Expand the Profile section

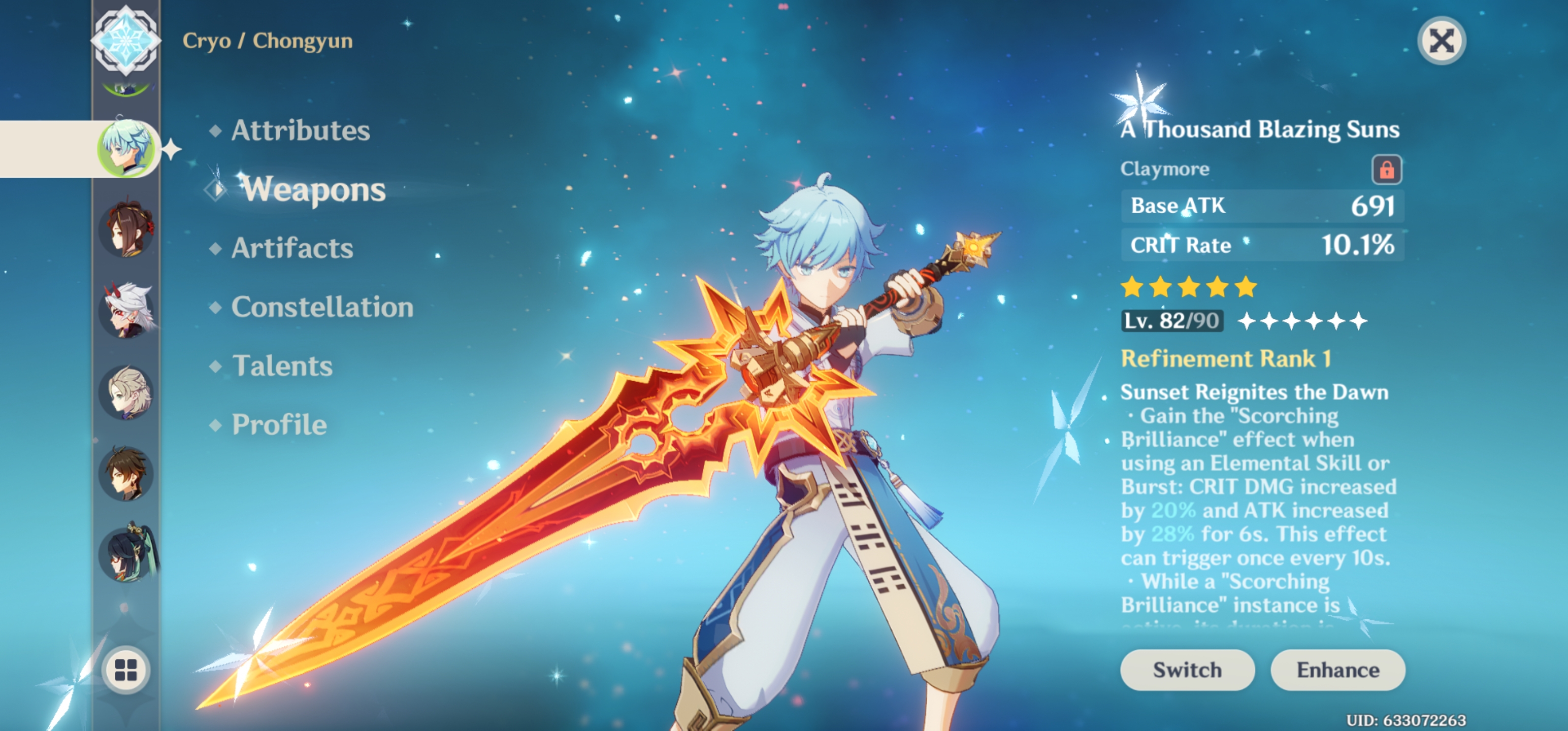(278, 425)
